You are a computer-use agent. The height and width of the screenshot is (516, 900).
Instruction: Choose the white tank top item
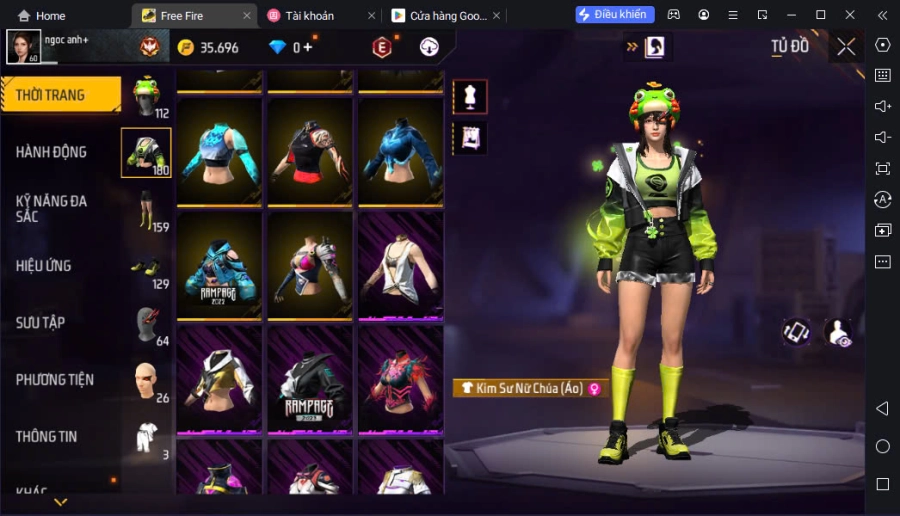pos(400,266)
